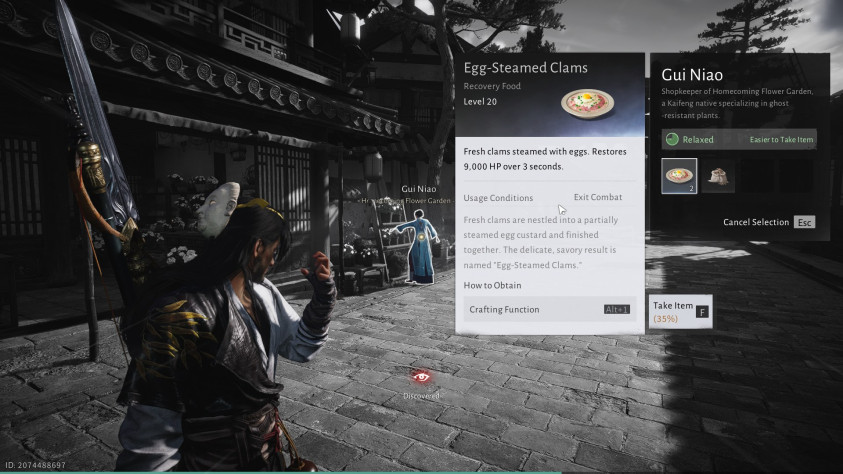
Task: Select the Egg-Steamed Clams item slot
Action: pyautogui.click(x=679, y=176)
